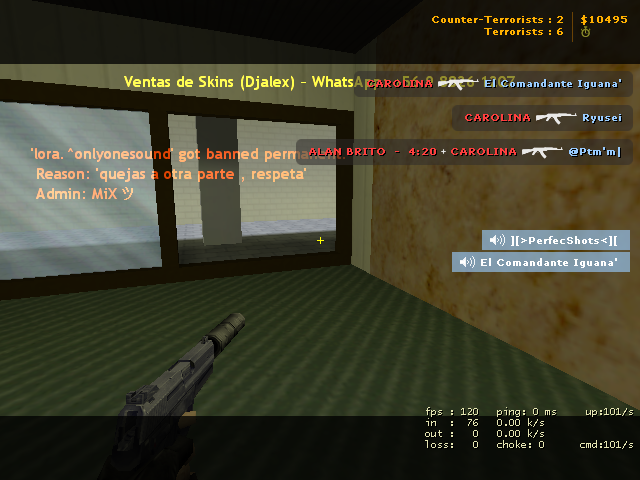Click the kill feed row naming @Ptm'm|
Screen dimensions: 640x480
pyautogui.click(x=464, y=151)
